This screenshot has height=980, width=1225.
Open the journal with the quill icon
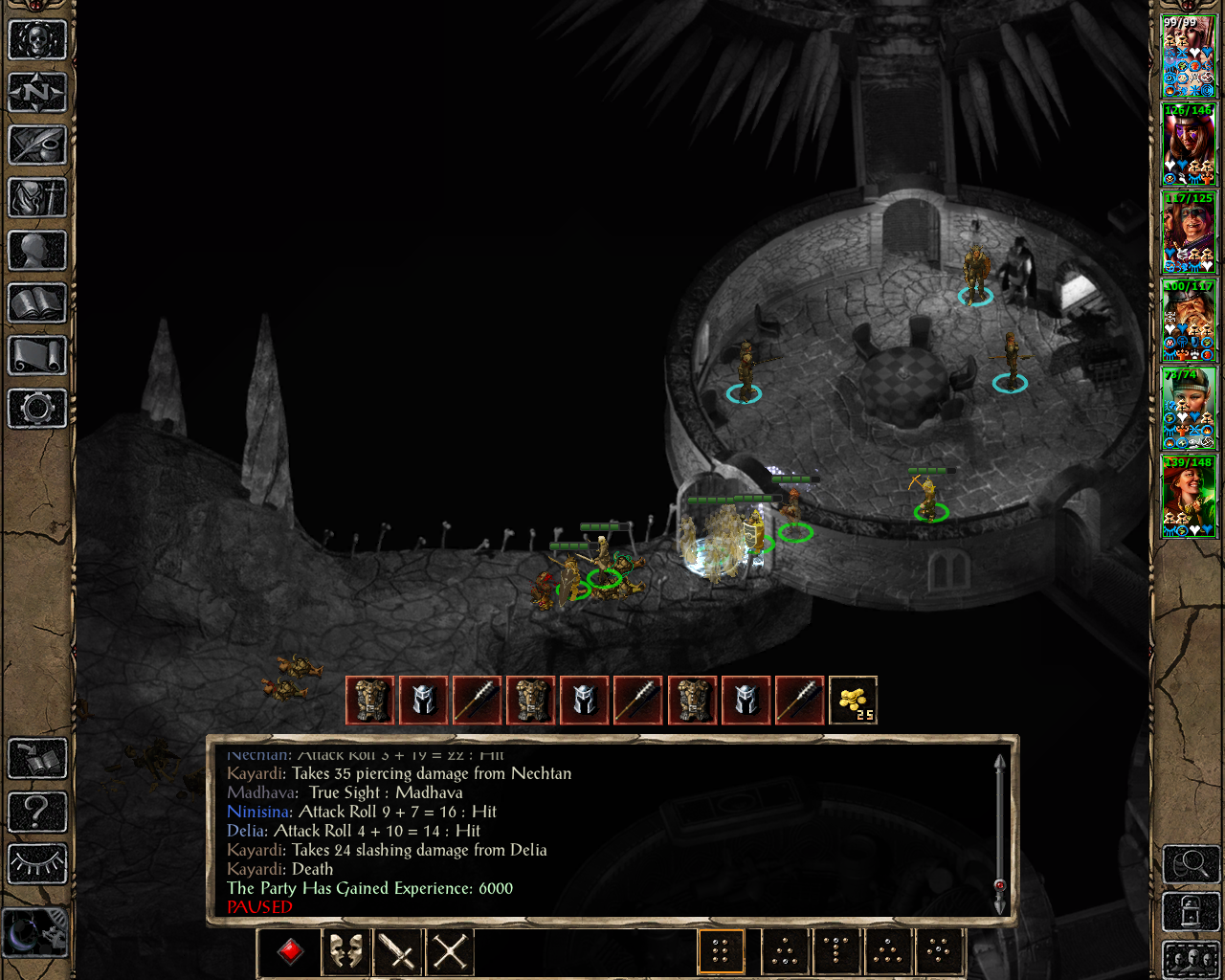tap(37, 145)
